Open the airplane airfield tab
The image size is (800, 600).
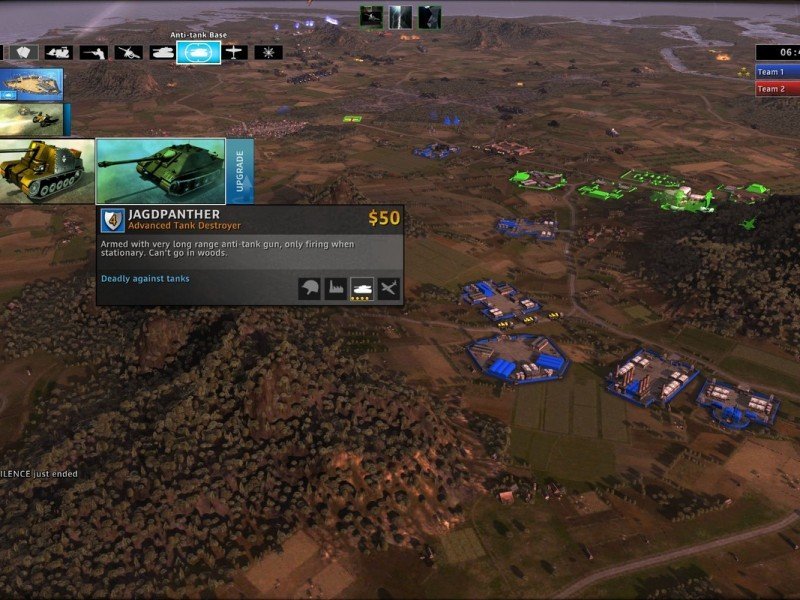234,52
